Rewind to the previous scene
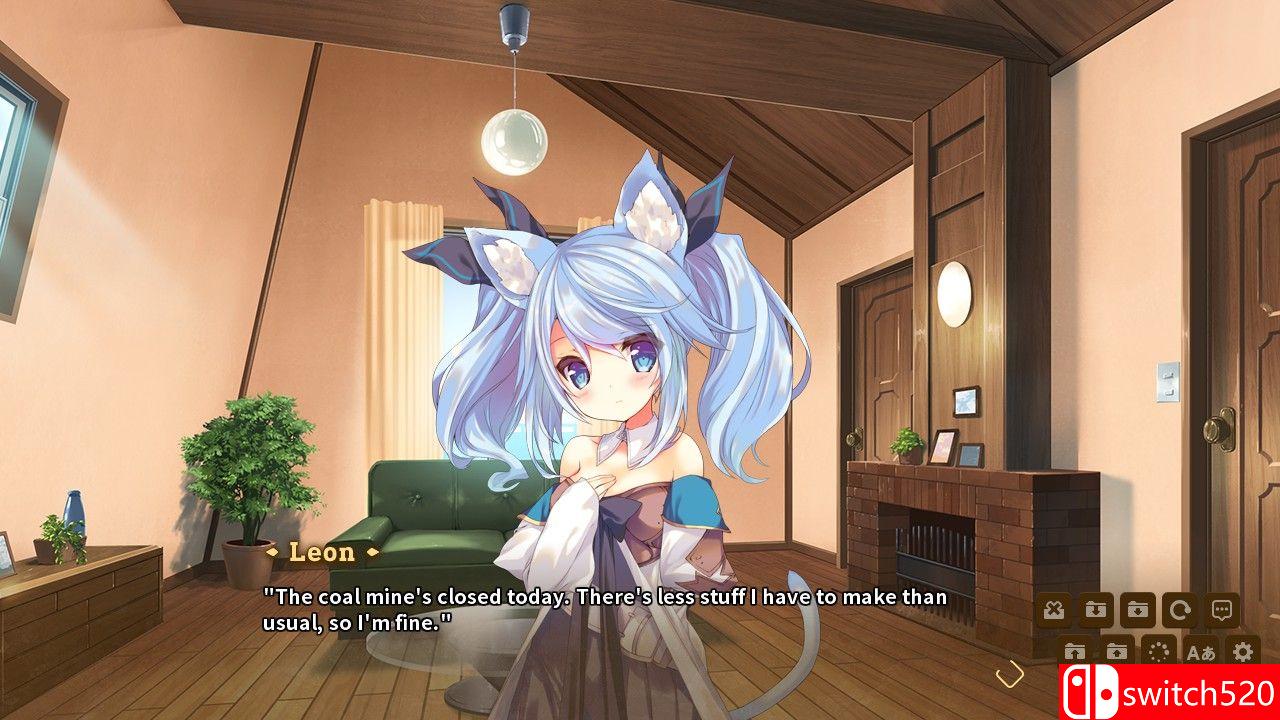 coord(1180,608)
